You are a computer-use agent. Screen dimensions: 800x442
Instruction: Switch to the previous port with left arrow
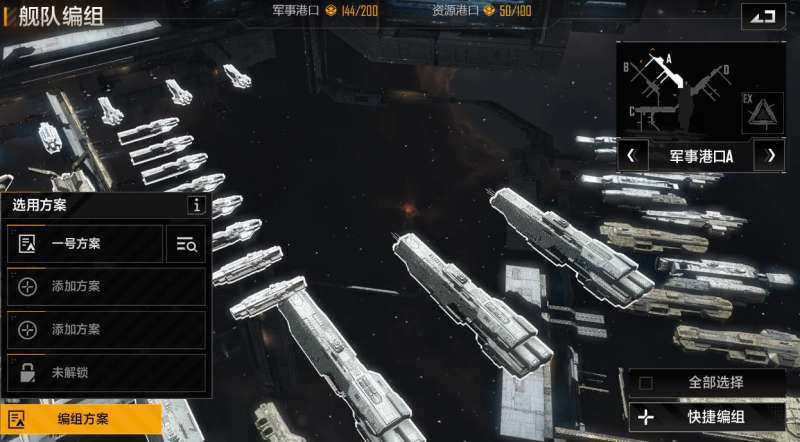coord(631,156)
